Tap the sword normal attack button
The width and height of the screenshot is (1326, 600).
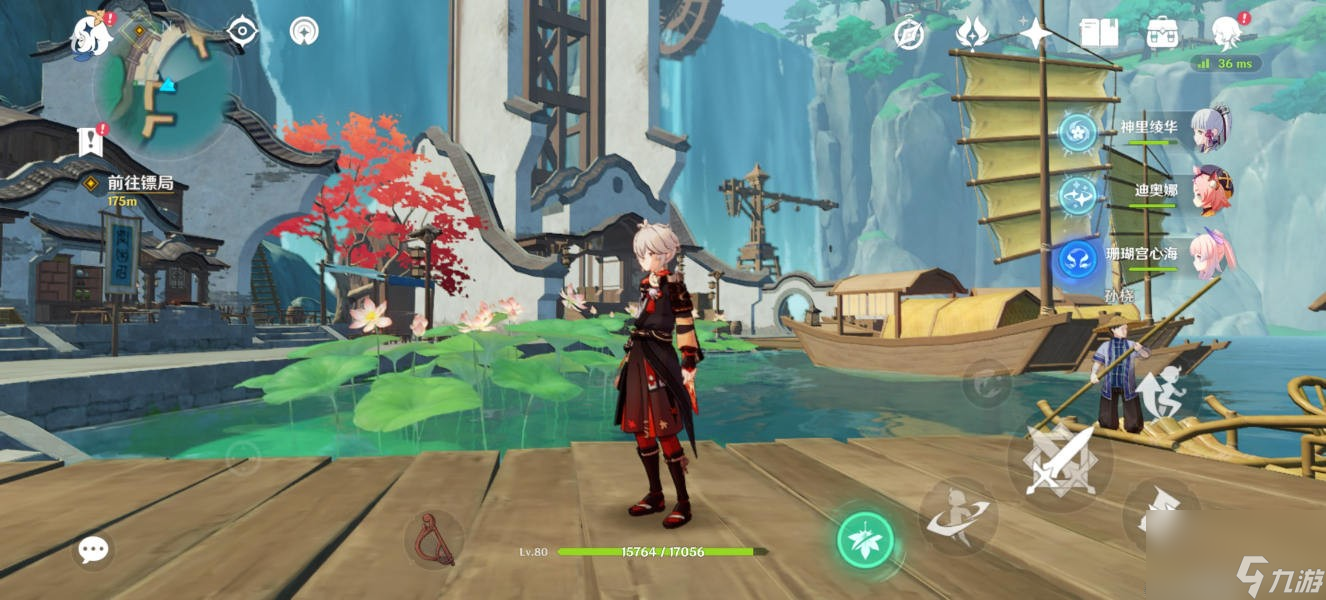[1059, 461]
